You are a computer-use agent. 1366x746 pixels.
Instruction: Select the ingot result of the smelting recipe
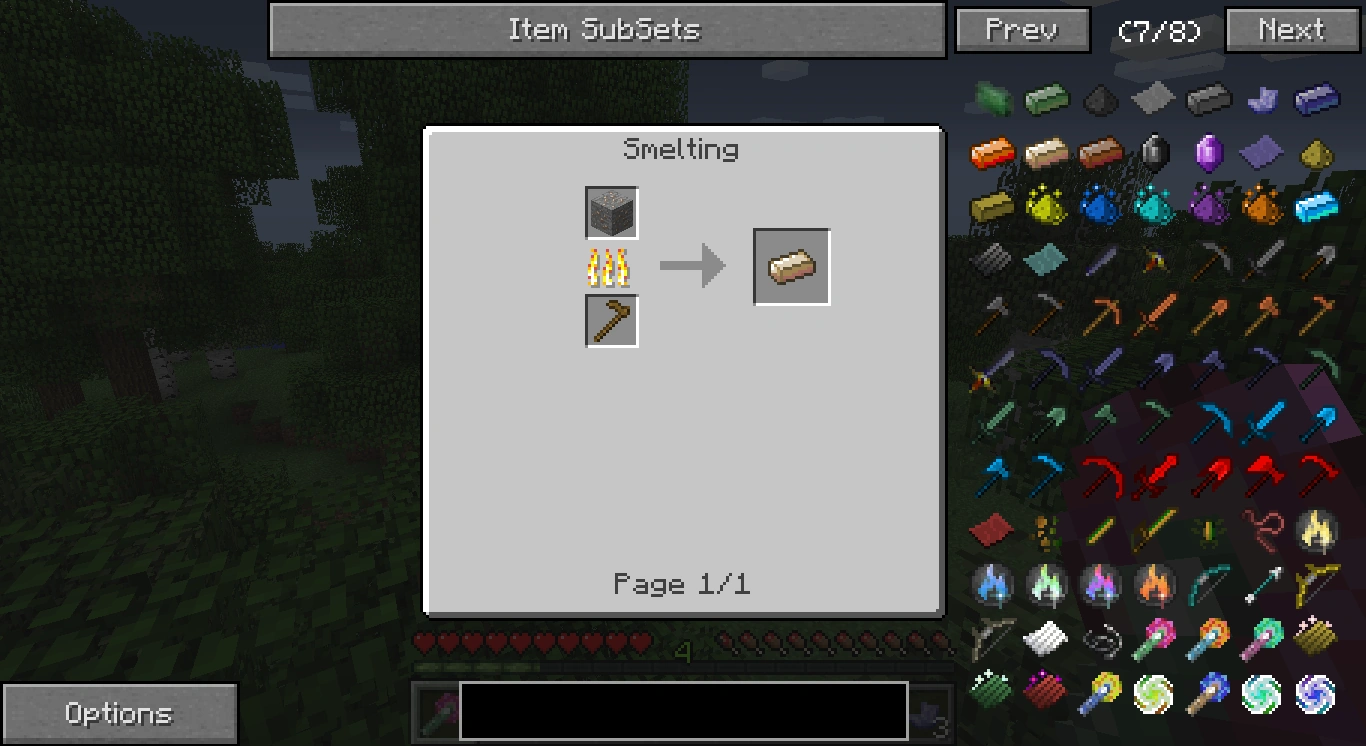[790, 266]
